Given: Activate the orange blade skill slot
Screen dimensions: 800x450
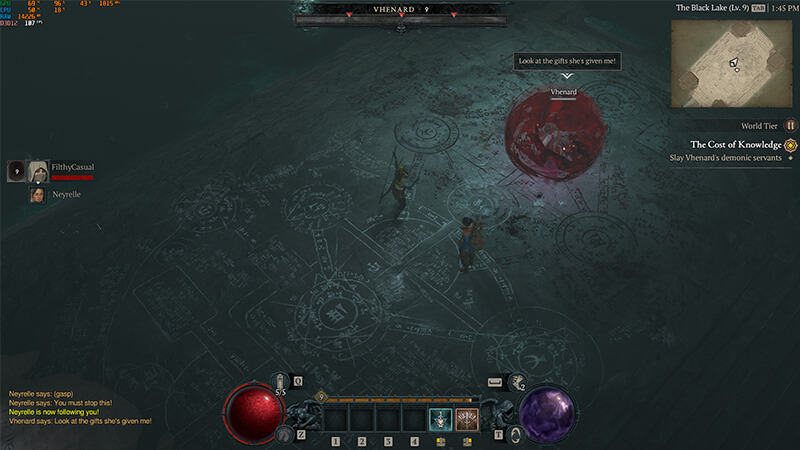Looking at the screenshot, I should 467,419.
